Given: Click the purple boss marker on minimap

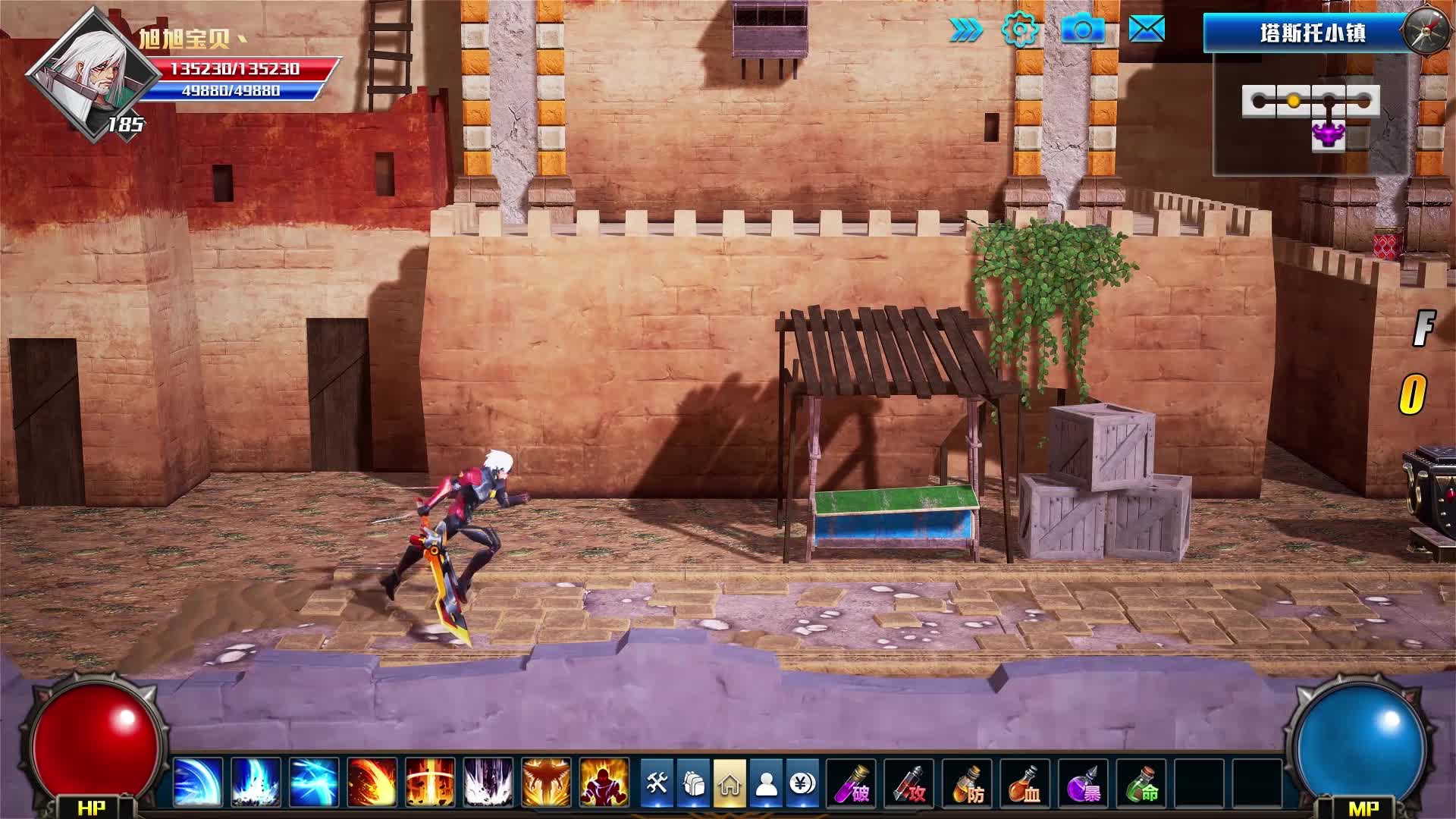Looking at the screenshot, I should point(1328,135).
